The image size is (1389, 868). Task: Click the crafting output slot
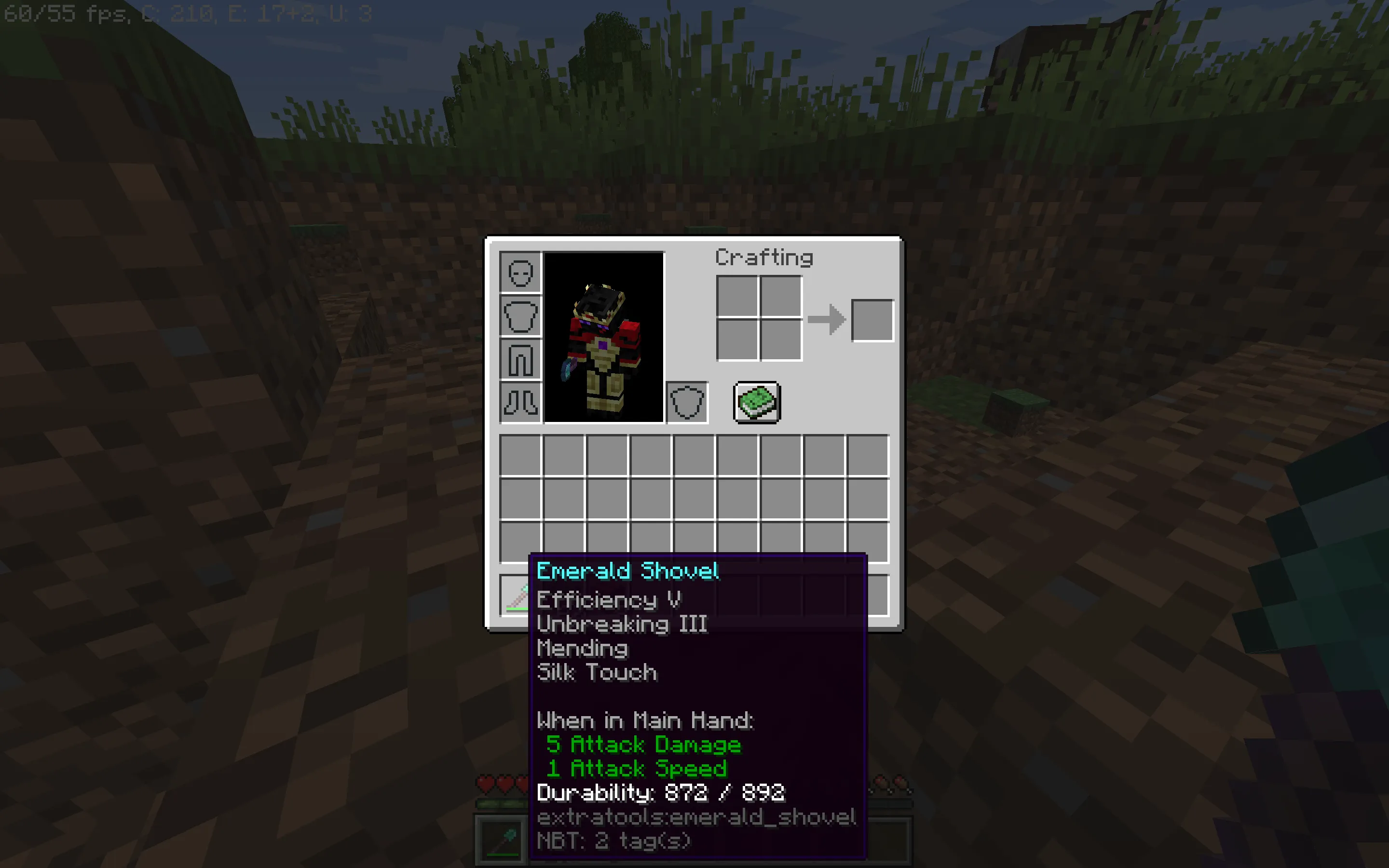pyautogui.click(x=872, y=320)
